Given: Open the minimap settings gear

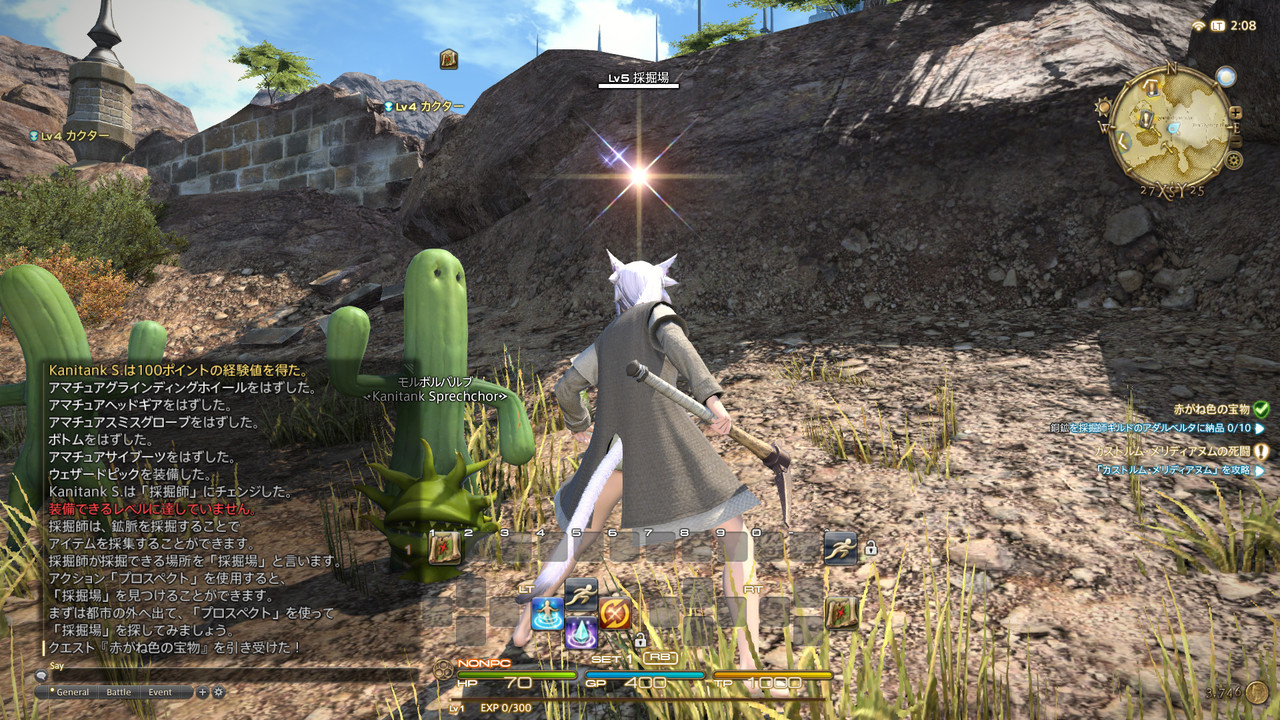Looking at the screenshot, I should [1234, 159].
